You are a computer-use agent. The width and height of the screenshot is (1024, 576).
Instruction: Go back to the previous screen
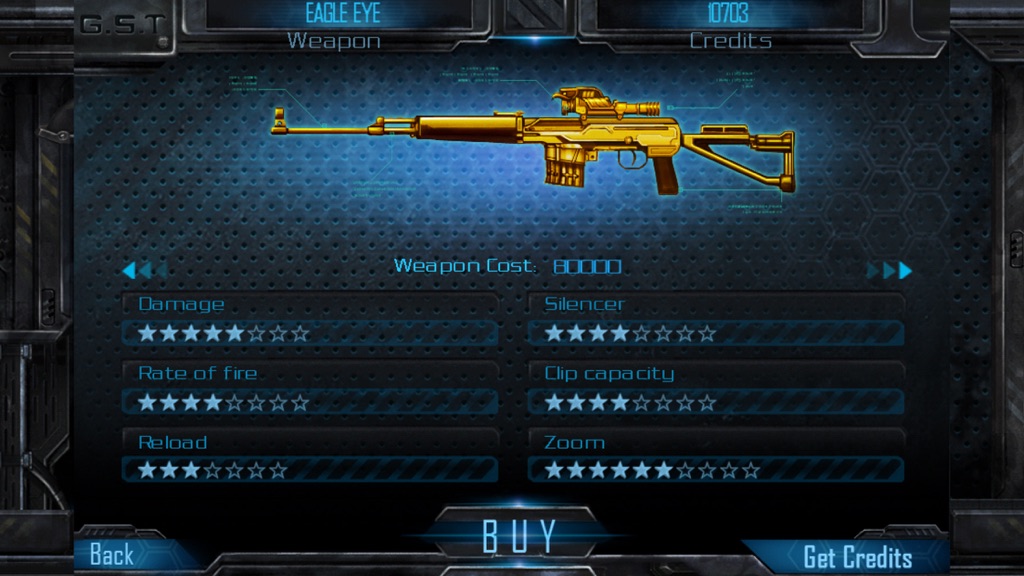pyautogui.click(x=112, y=555)
